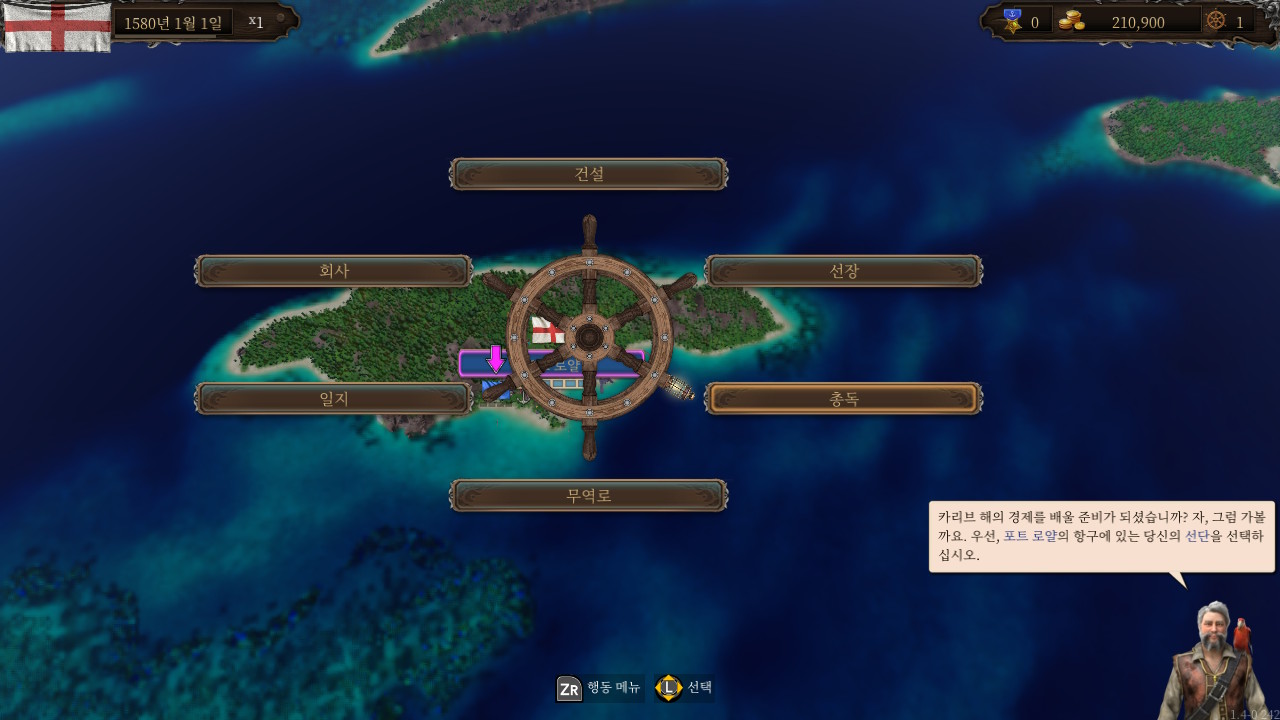The width and height of the screenshot is (1280, 720).
Task: Open the 일지 journal
Action: (333, 397)
